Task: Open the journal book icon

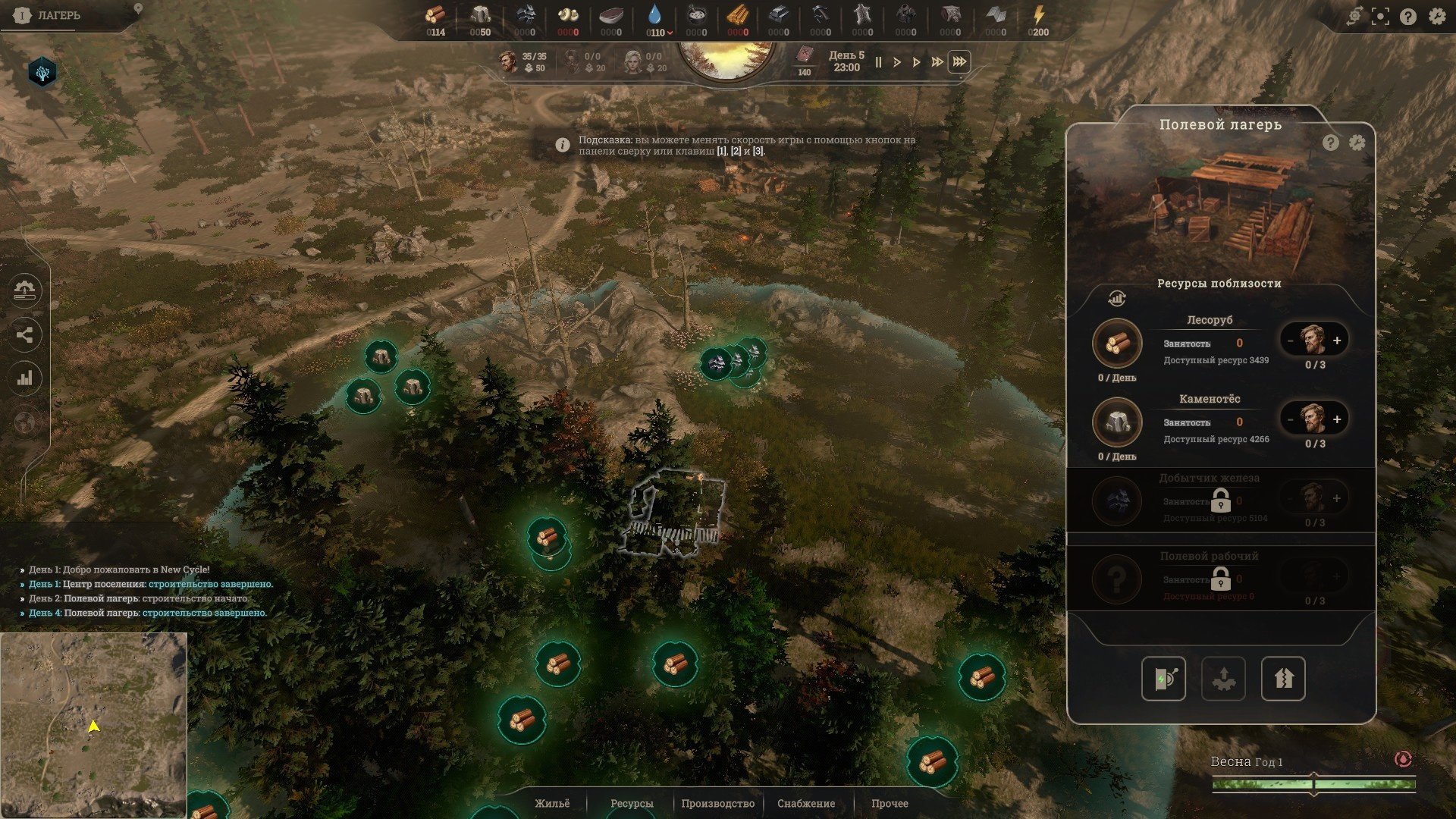Action: click(804, 56)
